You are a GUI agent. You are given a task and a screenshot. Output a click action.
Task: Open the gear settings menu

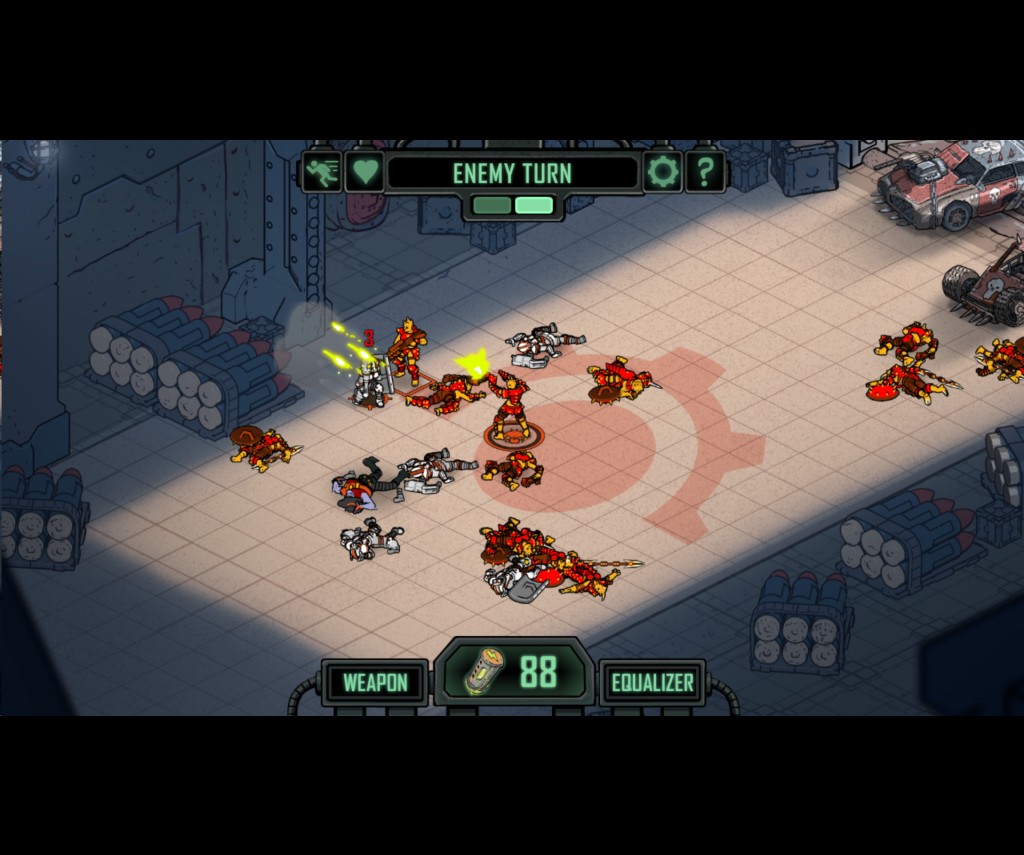[x=662, y=172]
